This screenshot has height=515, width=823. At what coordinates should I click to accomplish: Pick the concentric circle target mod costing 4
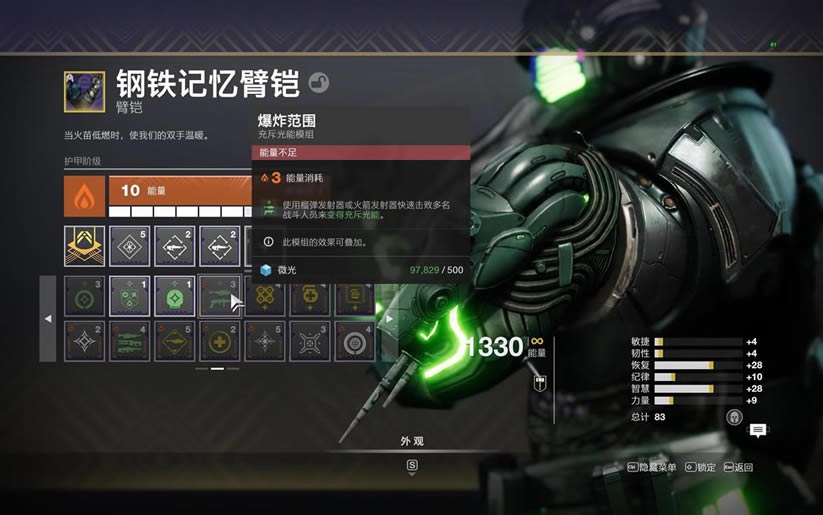(354, 341)
